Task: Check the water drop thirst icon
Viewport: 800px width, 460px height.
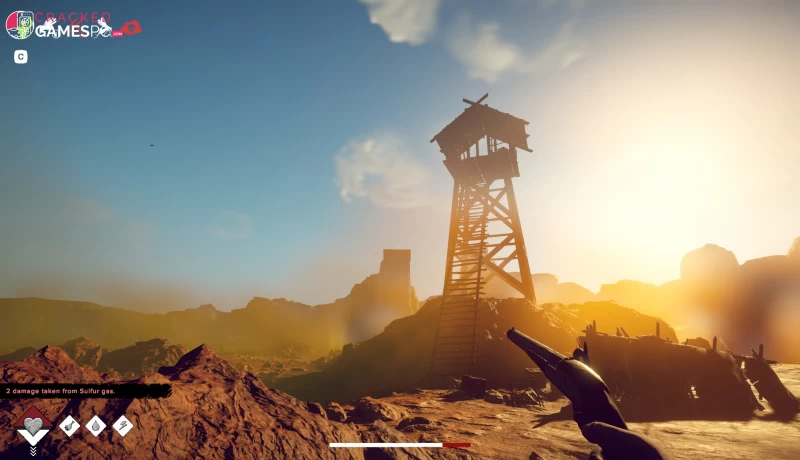Action: 96,426
